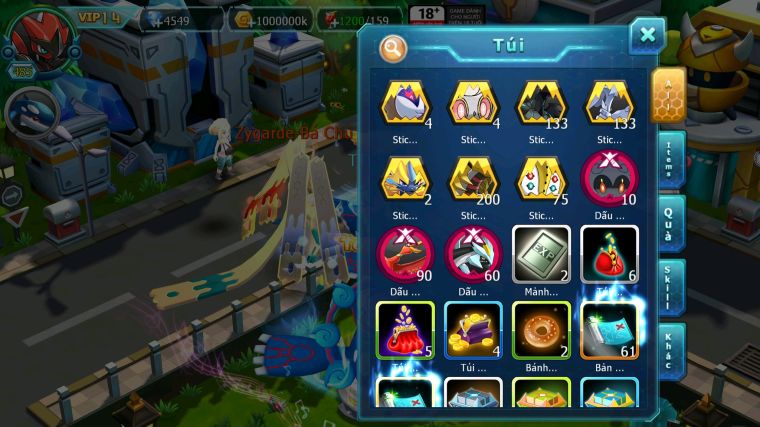
Task: Click the gold coin plus button
Action: coord(241,19)
